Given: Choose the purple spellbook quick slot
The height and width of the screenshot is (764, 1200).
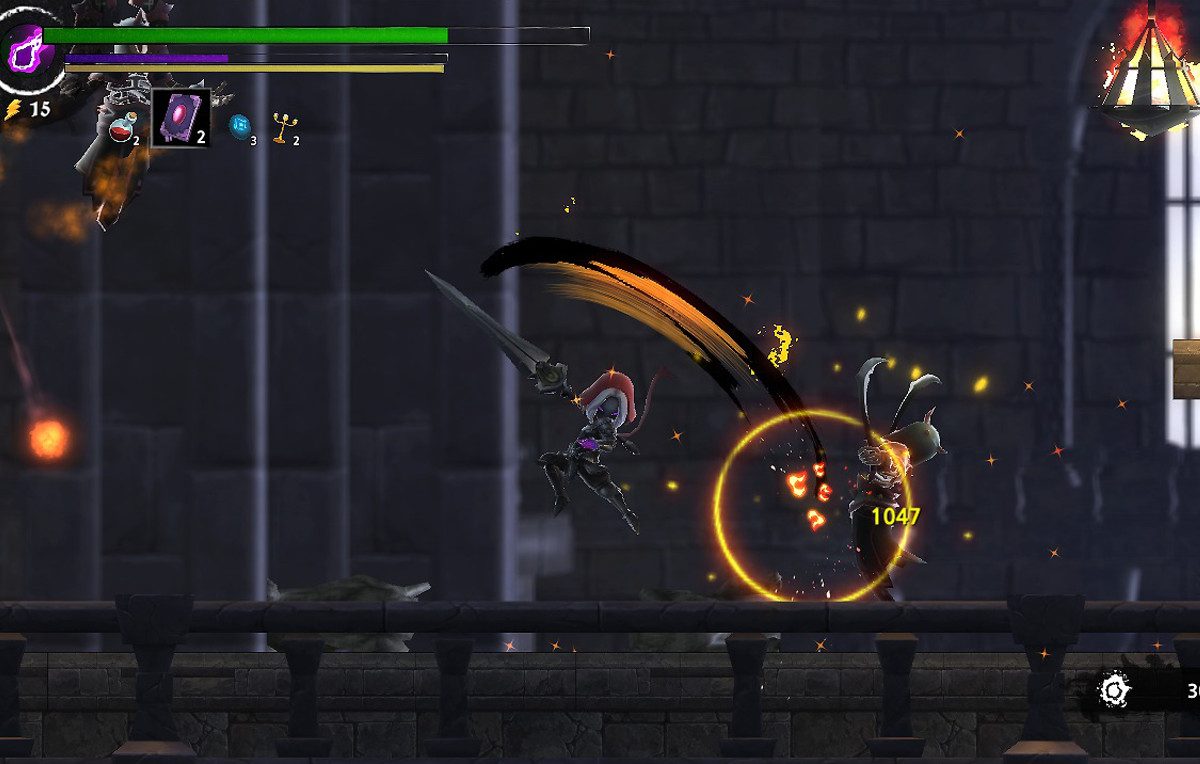Looking at the screenshot, I should point(181,118).
